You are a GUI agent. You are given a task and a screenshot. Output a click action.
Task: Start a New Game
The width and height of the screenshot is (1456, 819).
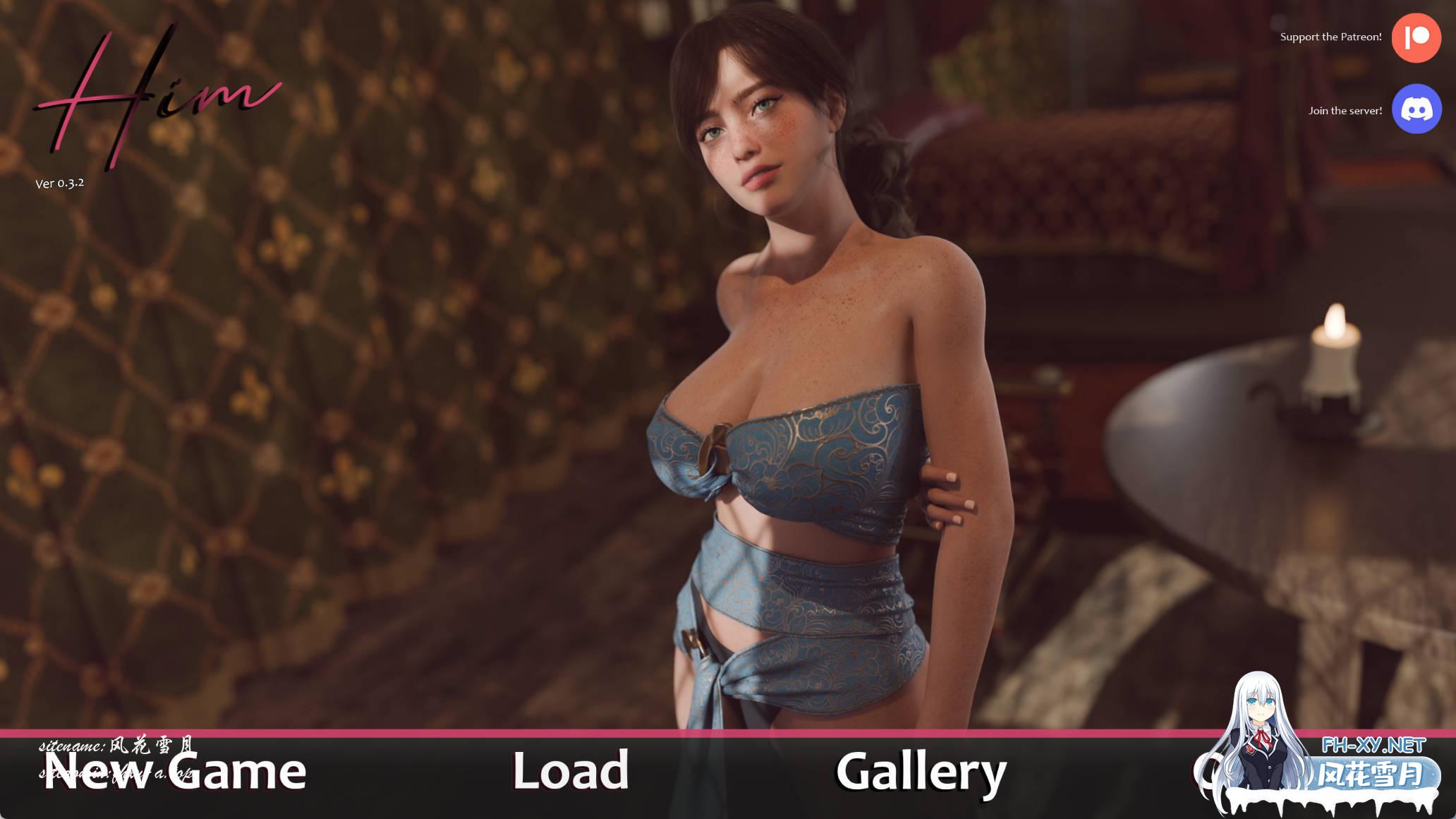(174, 772)
